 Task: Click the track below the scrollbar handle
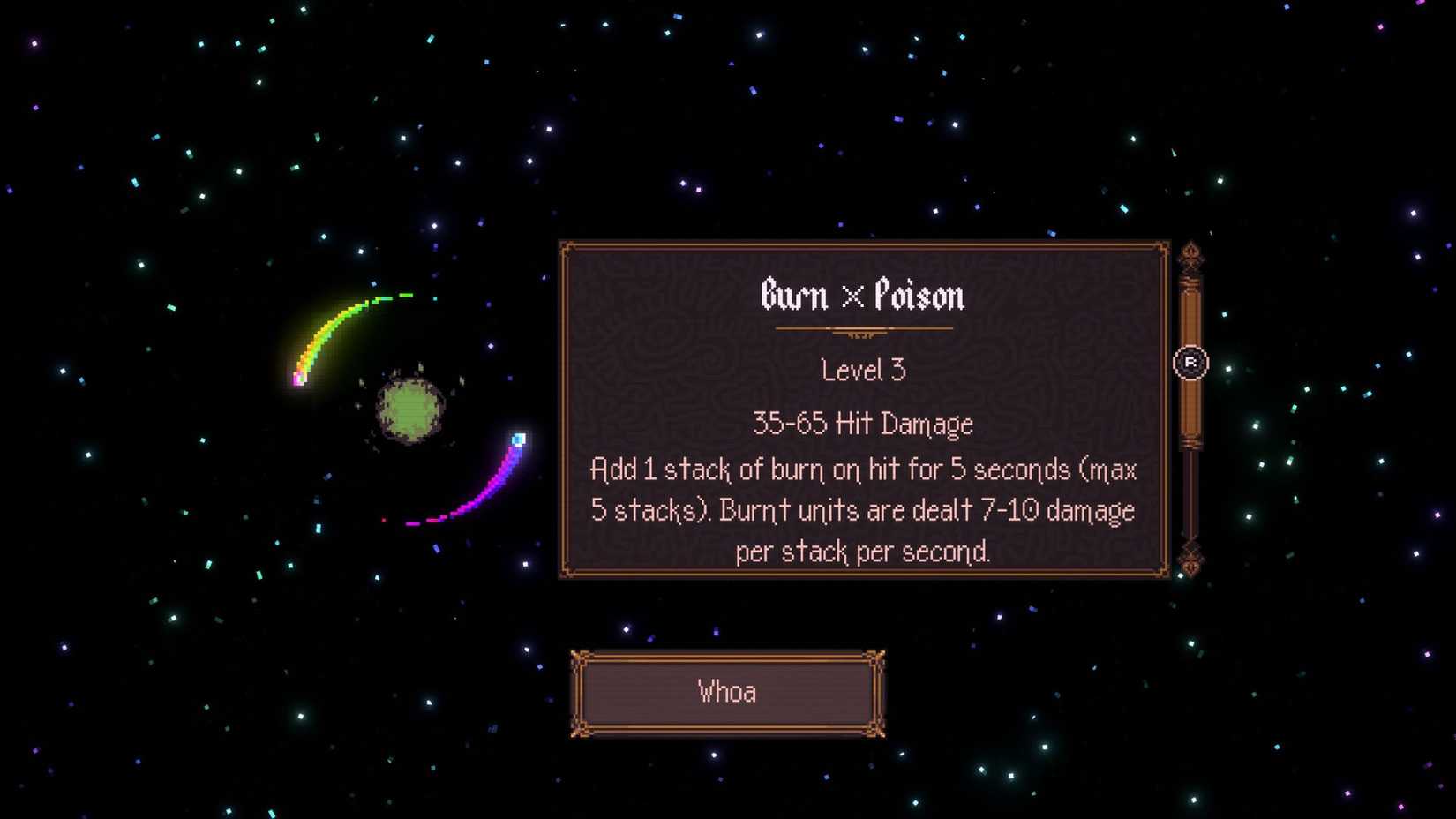click(x=1191, y=494)
